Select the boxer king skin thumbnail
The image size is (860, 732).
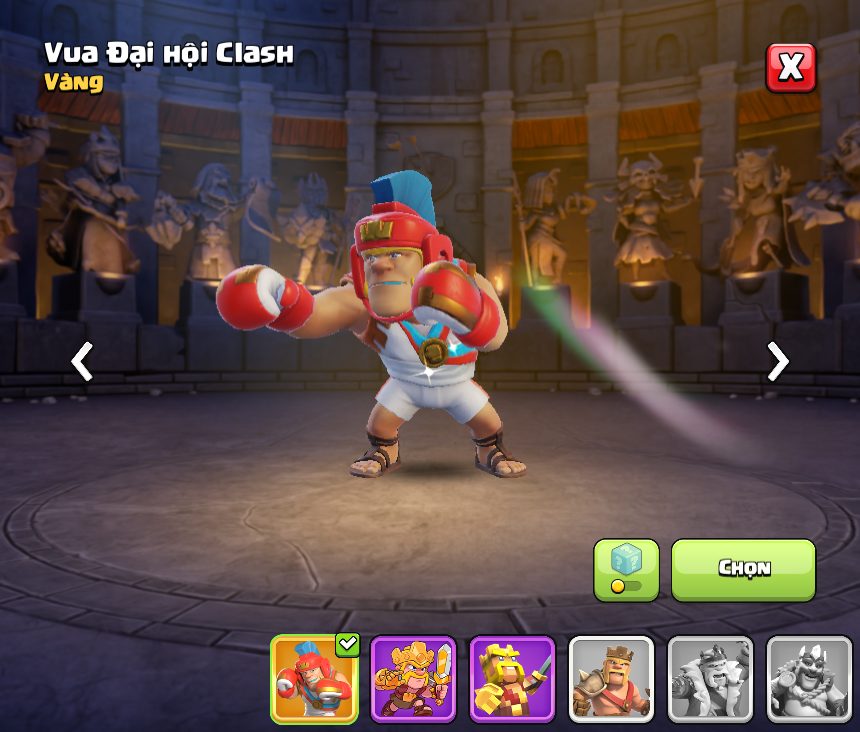[314, 679]
